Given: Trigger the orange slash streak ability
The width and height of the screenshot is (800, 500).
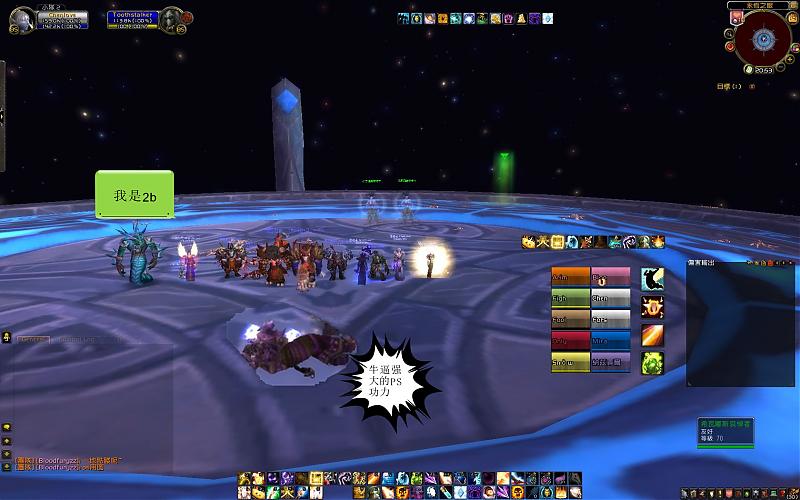Looking at the screenshot, I should click(x=652, y=335).
